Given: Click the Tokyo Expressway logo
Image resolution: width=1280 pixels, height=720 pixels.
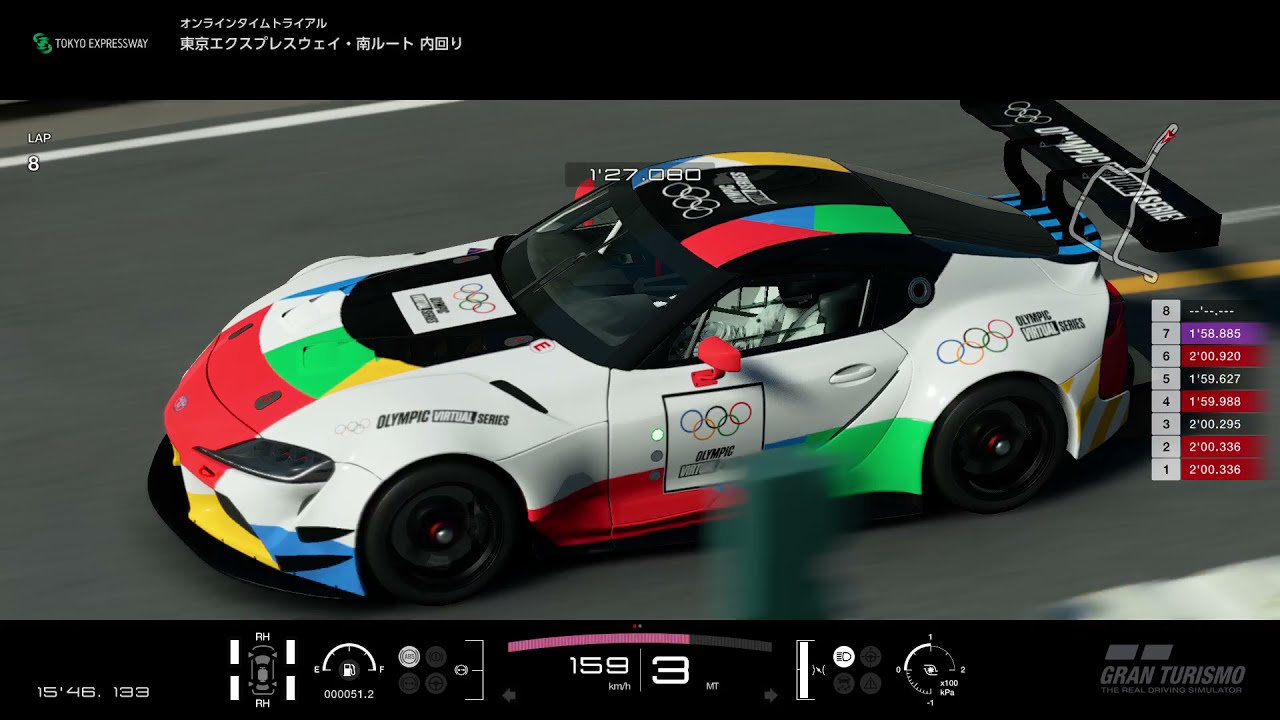Looking at the screenshot, I should (x=90, y=43).
